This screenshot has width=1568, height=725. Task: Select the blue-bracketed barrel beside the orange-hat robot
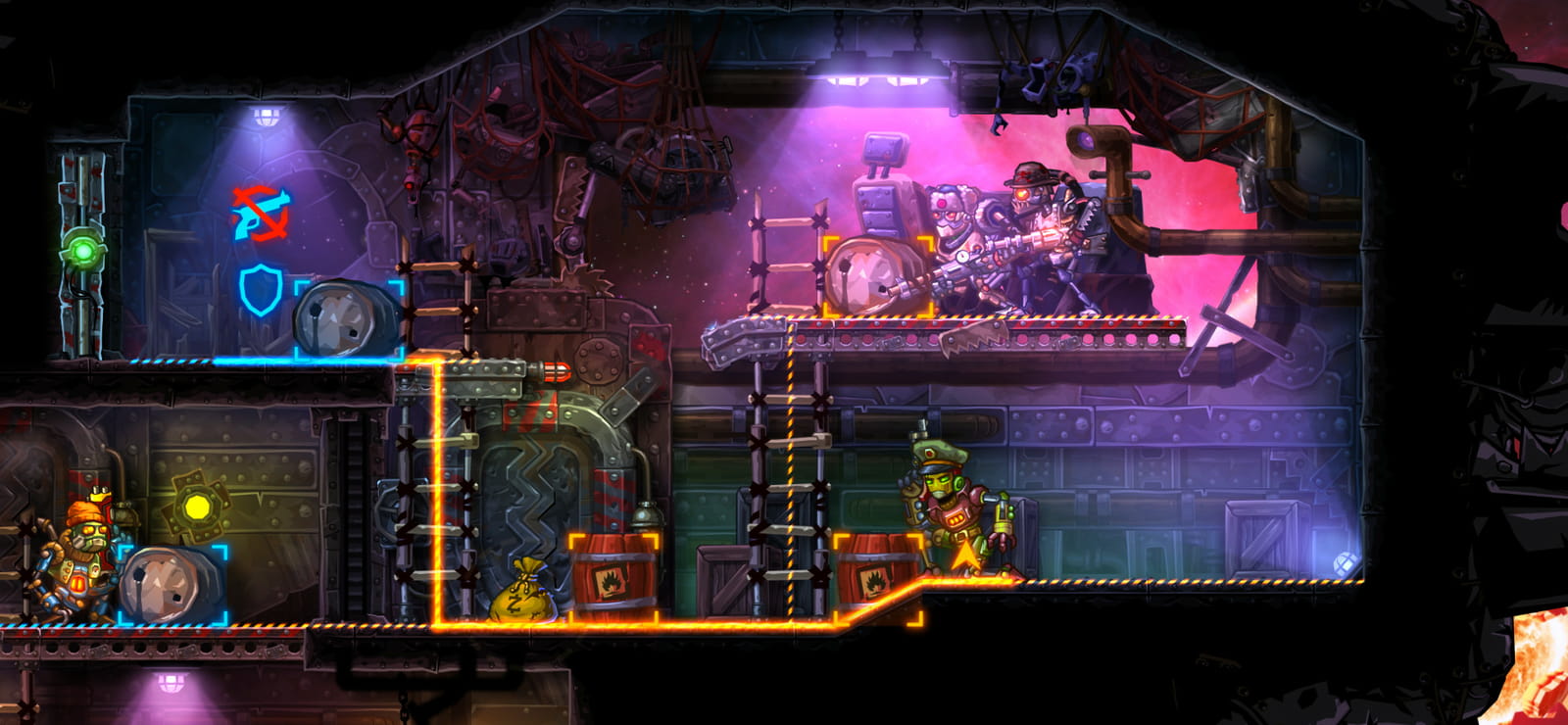pos(172,585)
